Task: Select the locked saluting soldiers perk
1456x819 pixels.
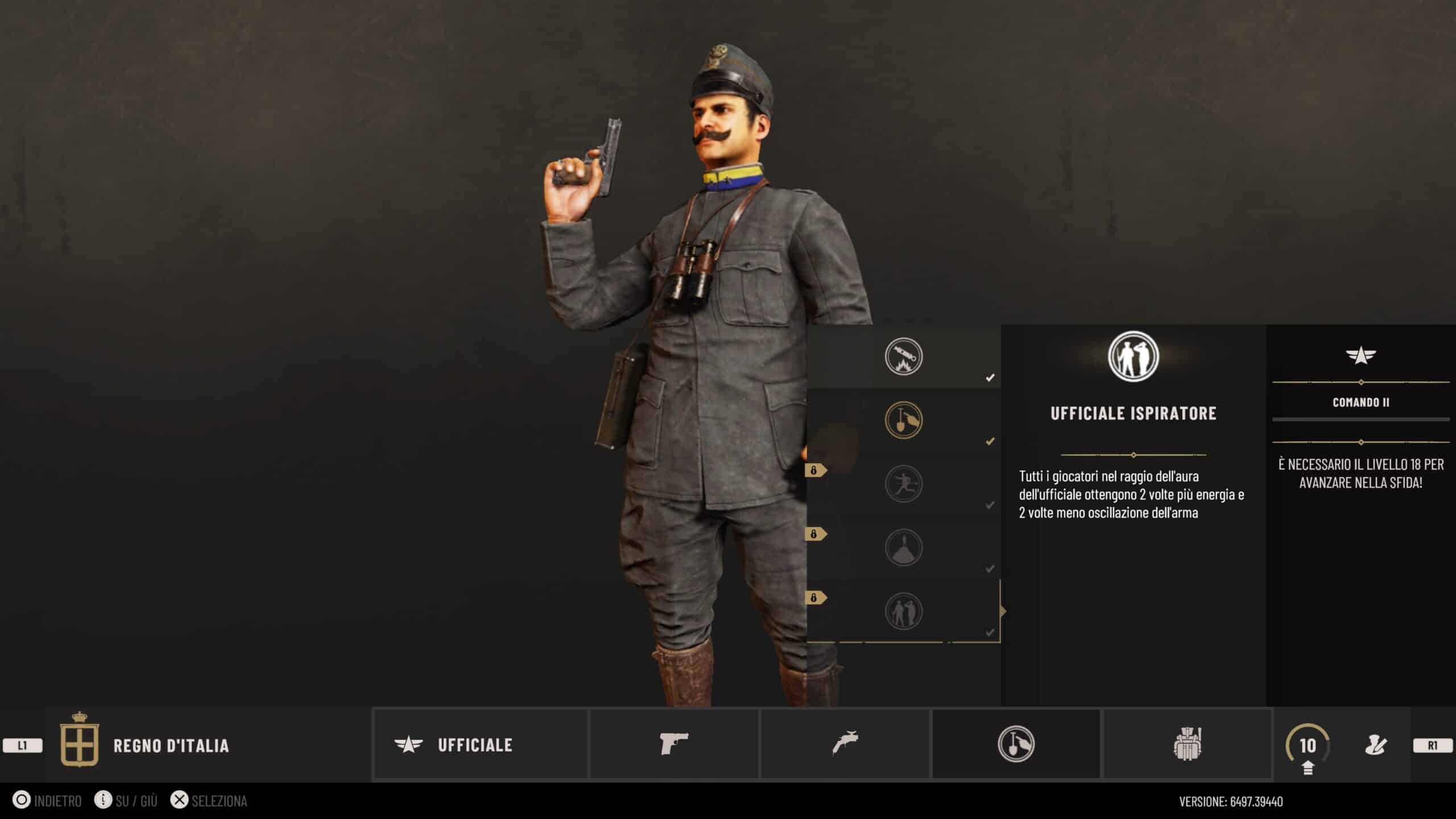Action: tap(903, 611)
